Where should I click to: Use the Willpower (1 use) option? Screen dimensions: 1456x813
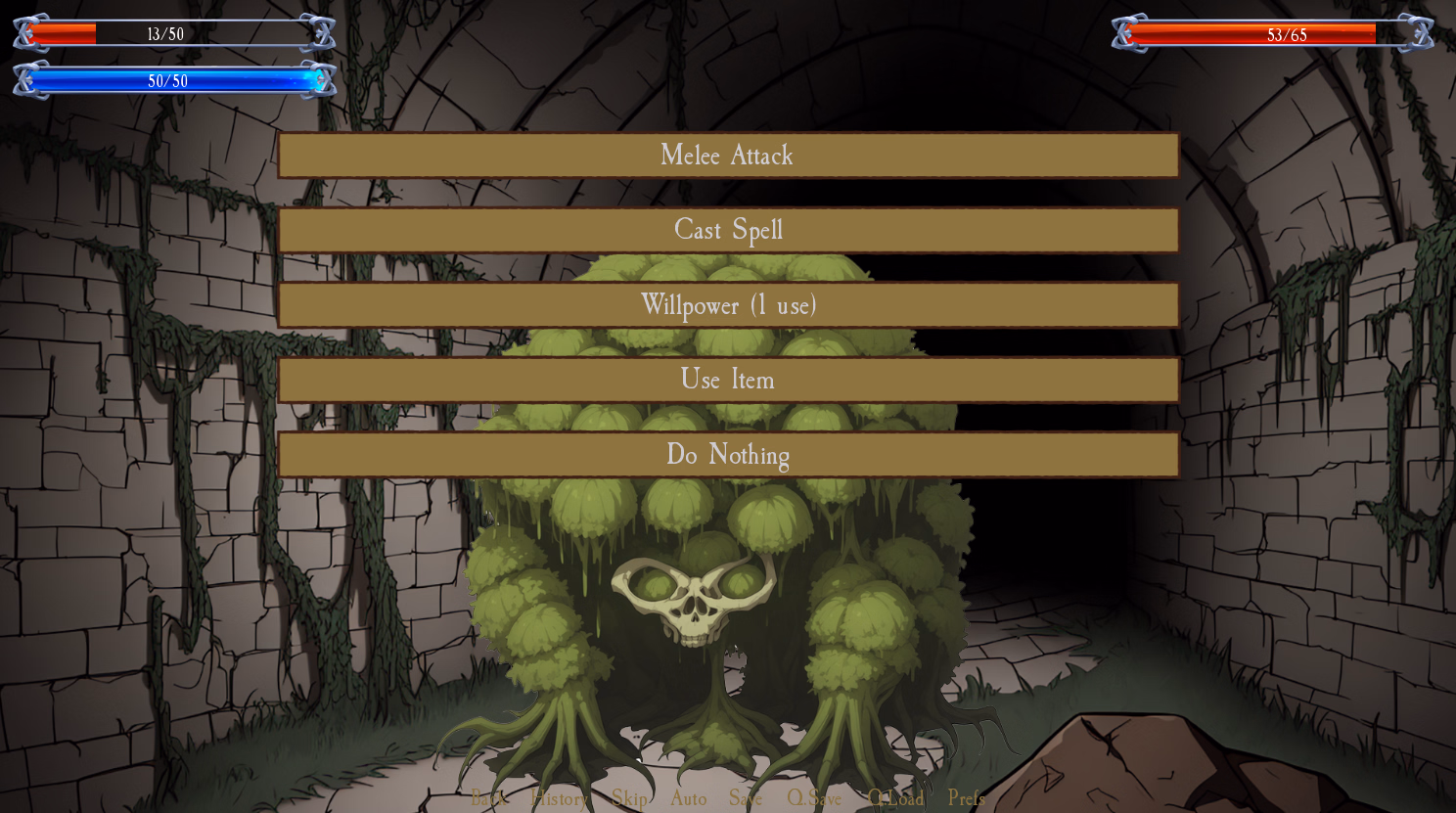[728, 306]
